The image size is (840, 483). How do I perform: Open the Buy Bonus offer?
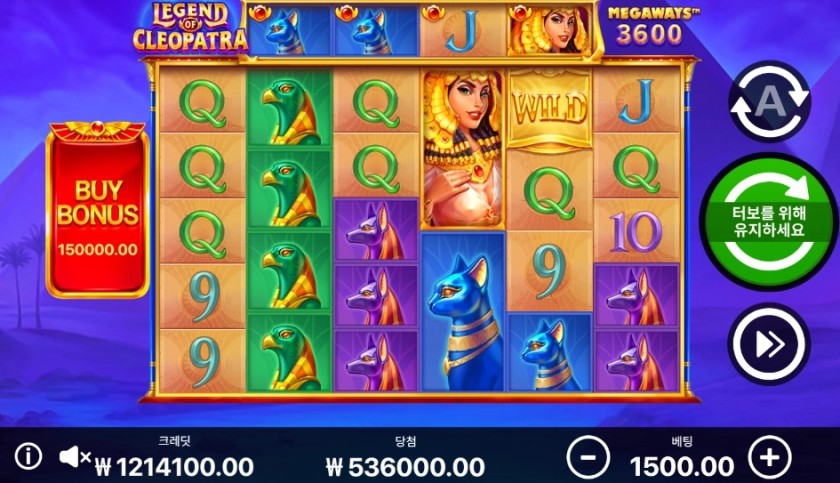tap(97, 212)
